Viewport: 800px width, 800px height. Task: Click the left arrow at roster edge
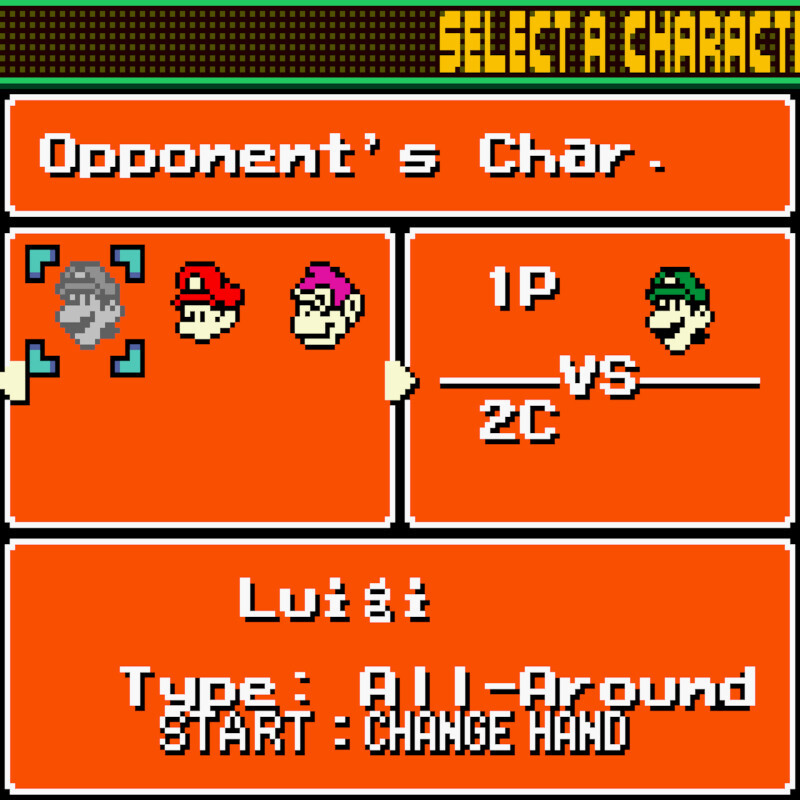point(12,381)
